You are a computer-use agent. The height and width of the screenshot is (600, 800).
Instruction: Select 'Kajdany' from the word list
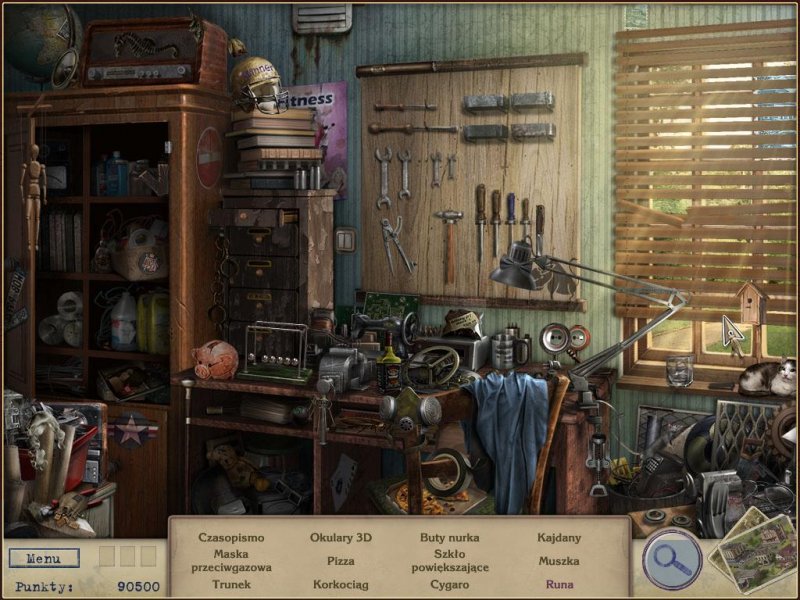tap(559, 537)
